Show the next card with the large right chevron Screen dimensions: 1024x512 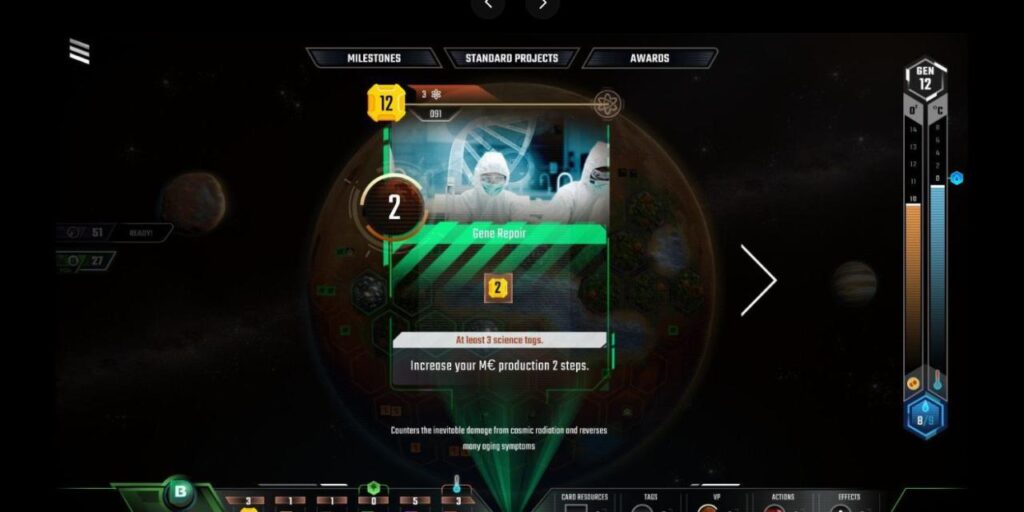click(757, 281)
